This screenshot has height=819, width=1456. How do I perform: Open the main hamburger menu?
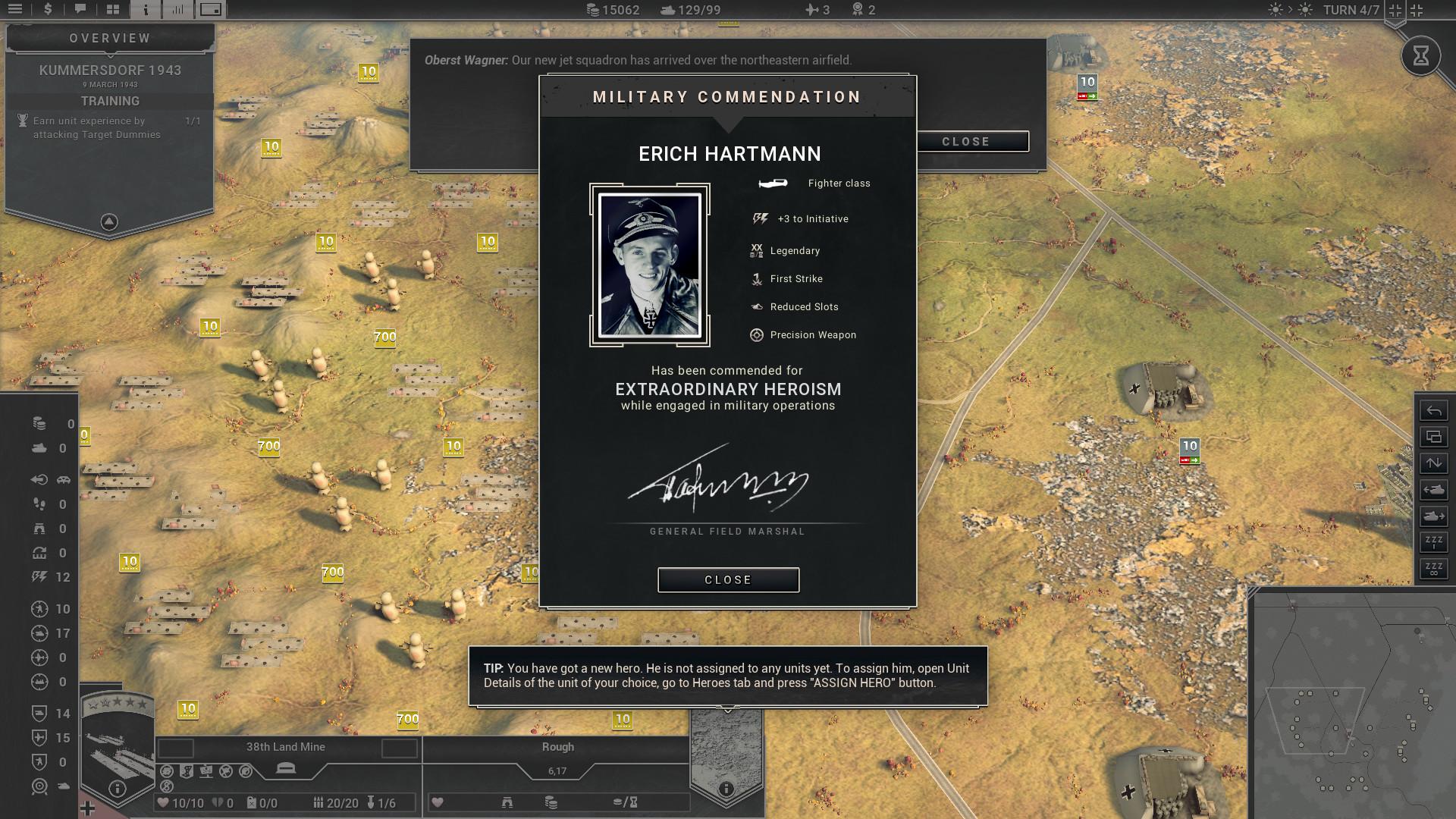pyautogui.click(x=15, y=9)
